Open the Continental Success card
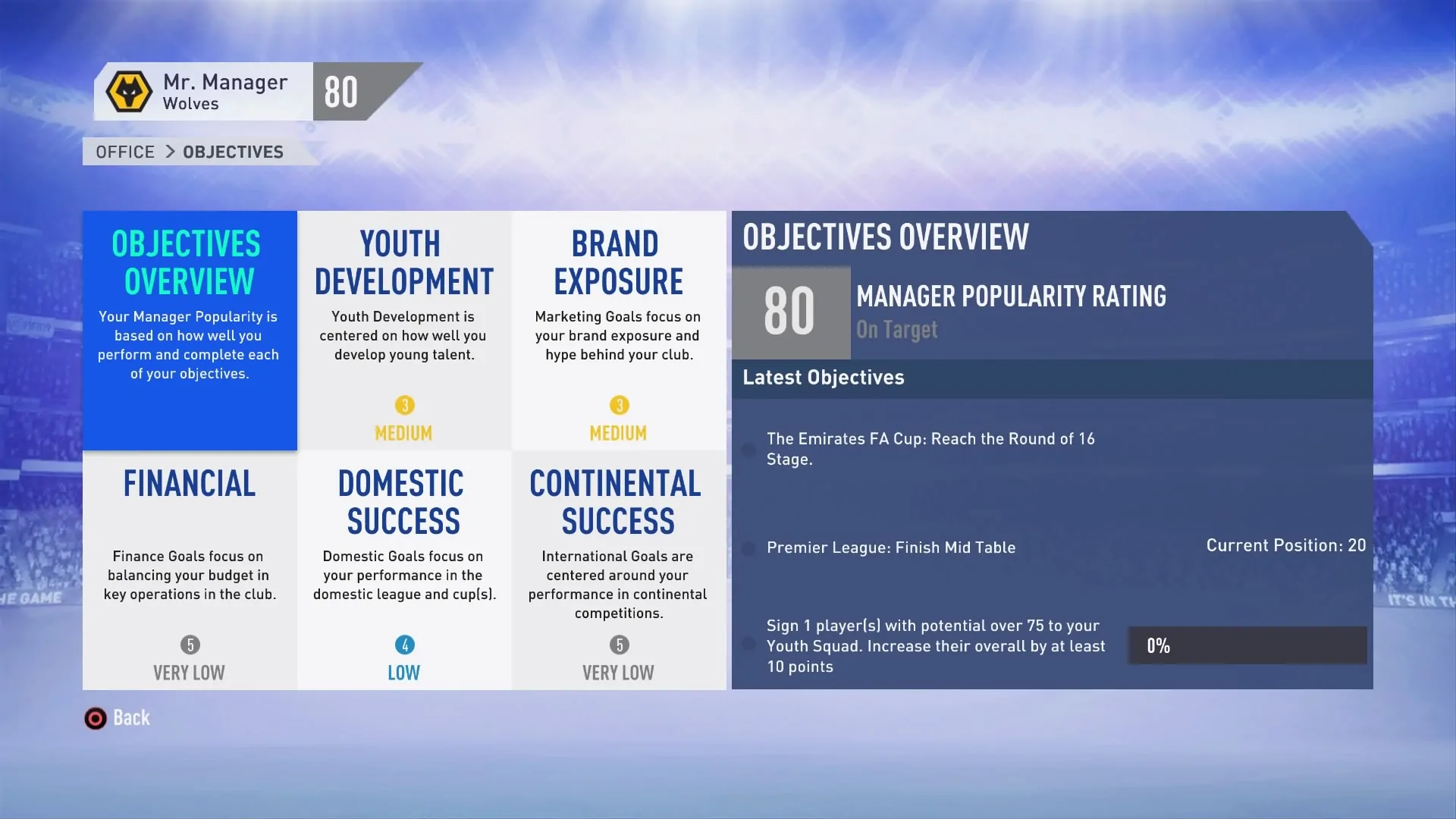Screen dimensions: 1456x819 click(x=618, y=569)
